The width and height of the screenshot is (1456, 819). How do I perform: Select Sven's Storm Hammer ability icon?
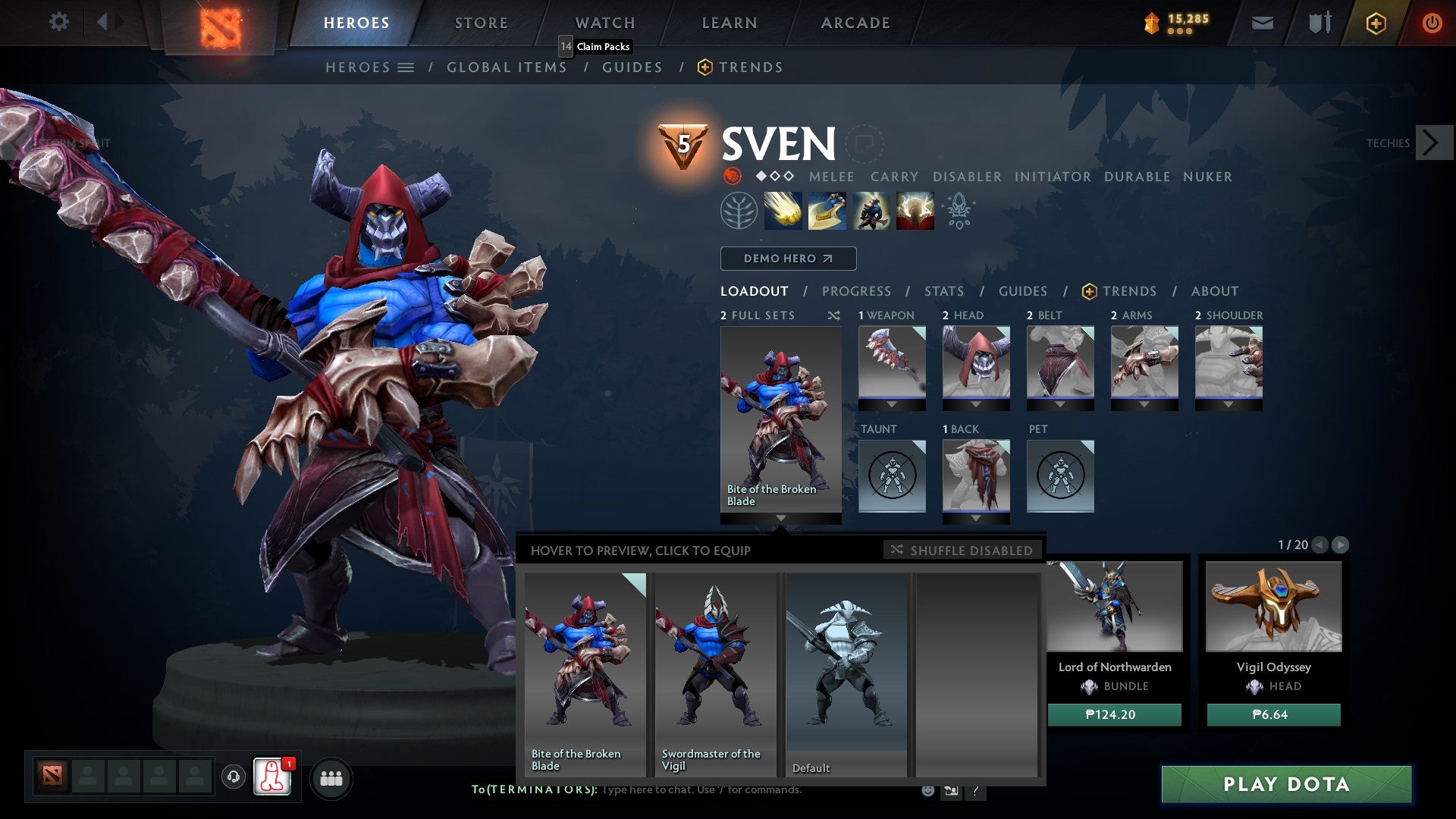781,210
